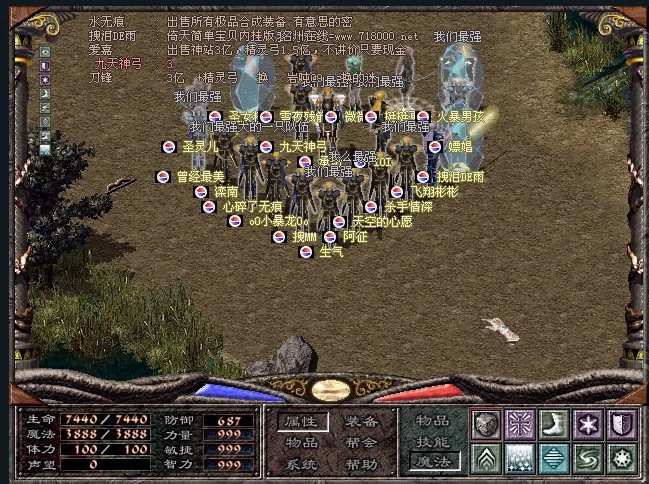Screen dimensions: 649x484
Task: Cast the purple six-point star spell
Action: (588, 424)
